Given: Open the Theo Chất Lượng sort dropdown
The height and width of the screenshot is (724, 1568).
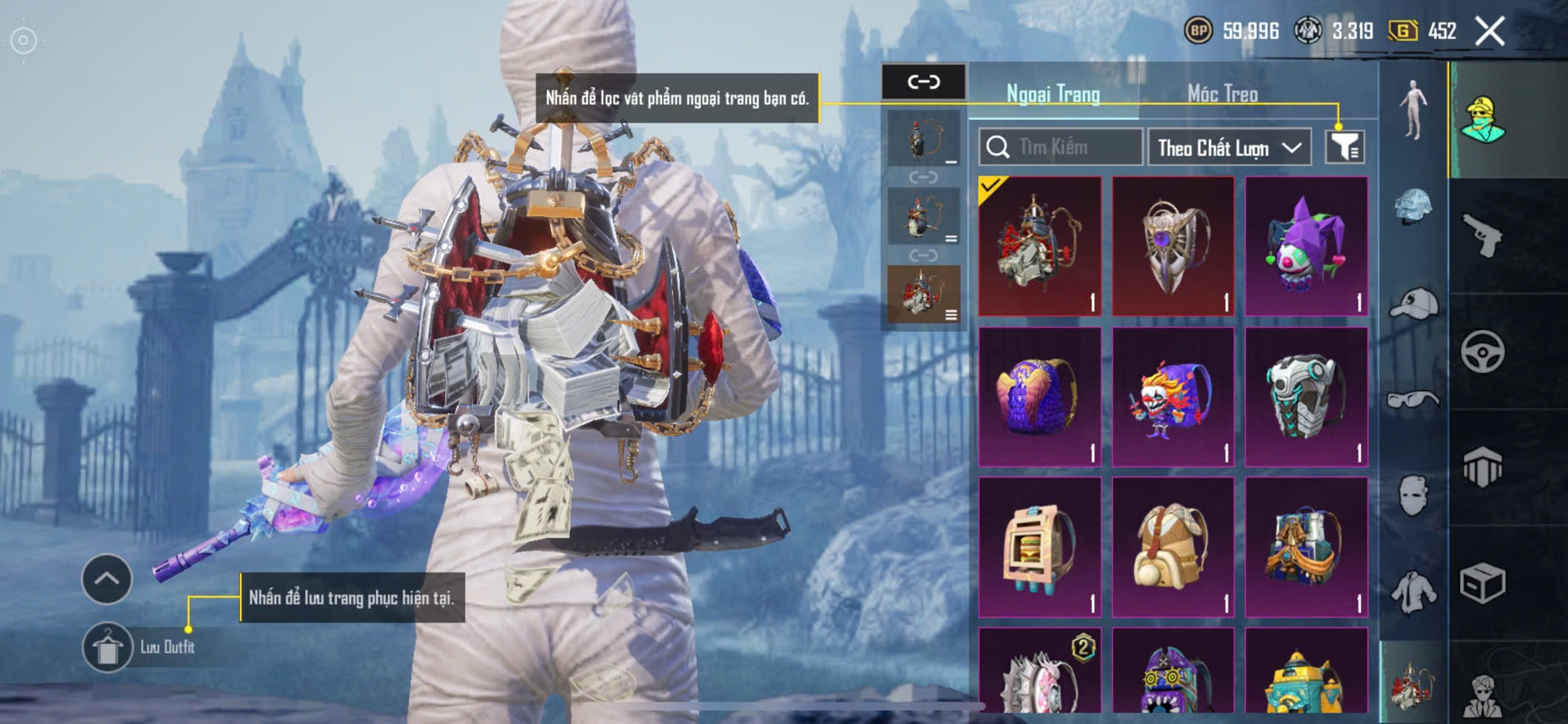Looking at the screenshot, I should click(1229, 148).
